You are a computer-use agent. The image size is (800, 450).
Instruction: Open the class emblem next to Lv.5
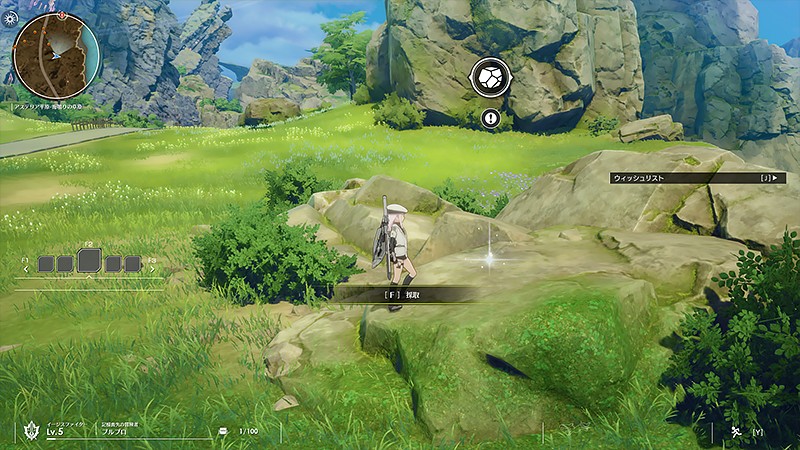[x=30, y=431]
